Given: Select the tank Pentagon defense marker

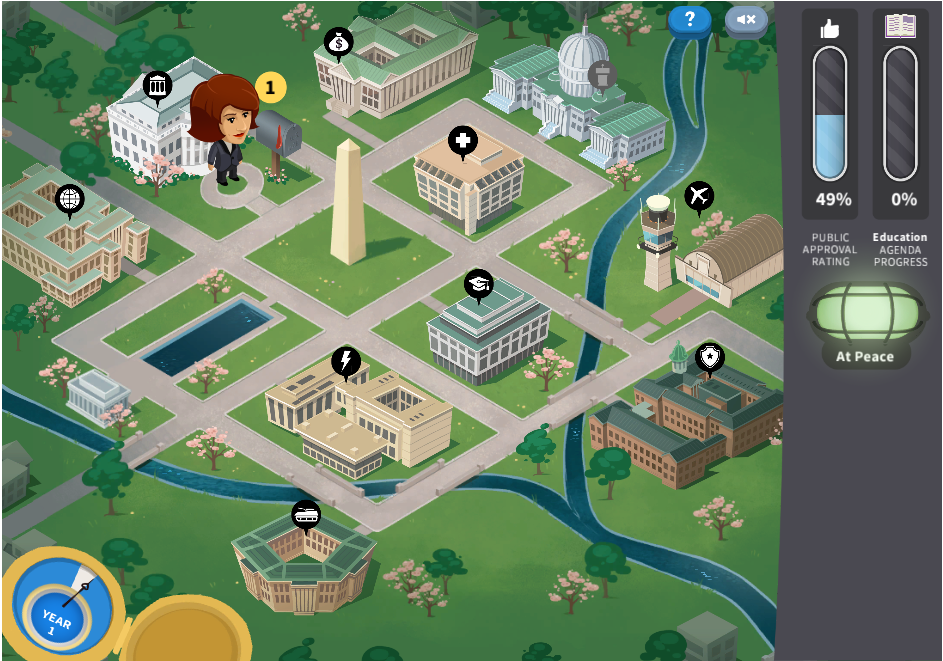Looking at the screenshot, I should click(x=305, y=514).
